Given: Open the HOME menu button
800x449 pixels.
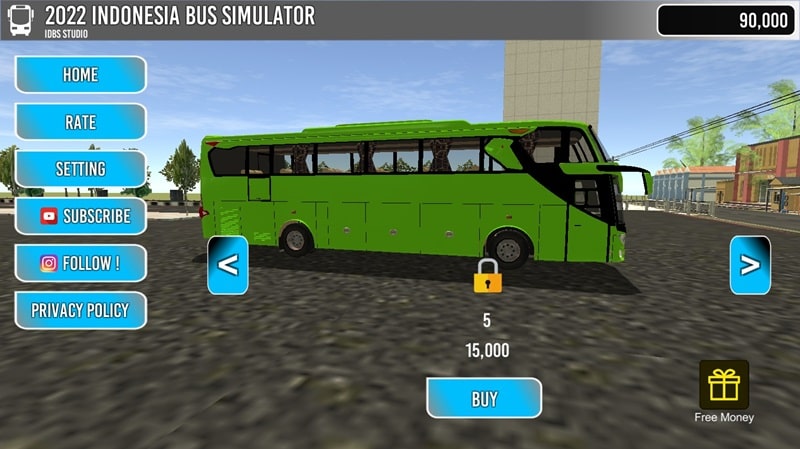Looking at the screenshot, I should pos(80,75).
